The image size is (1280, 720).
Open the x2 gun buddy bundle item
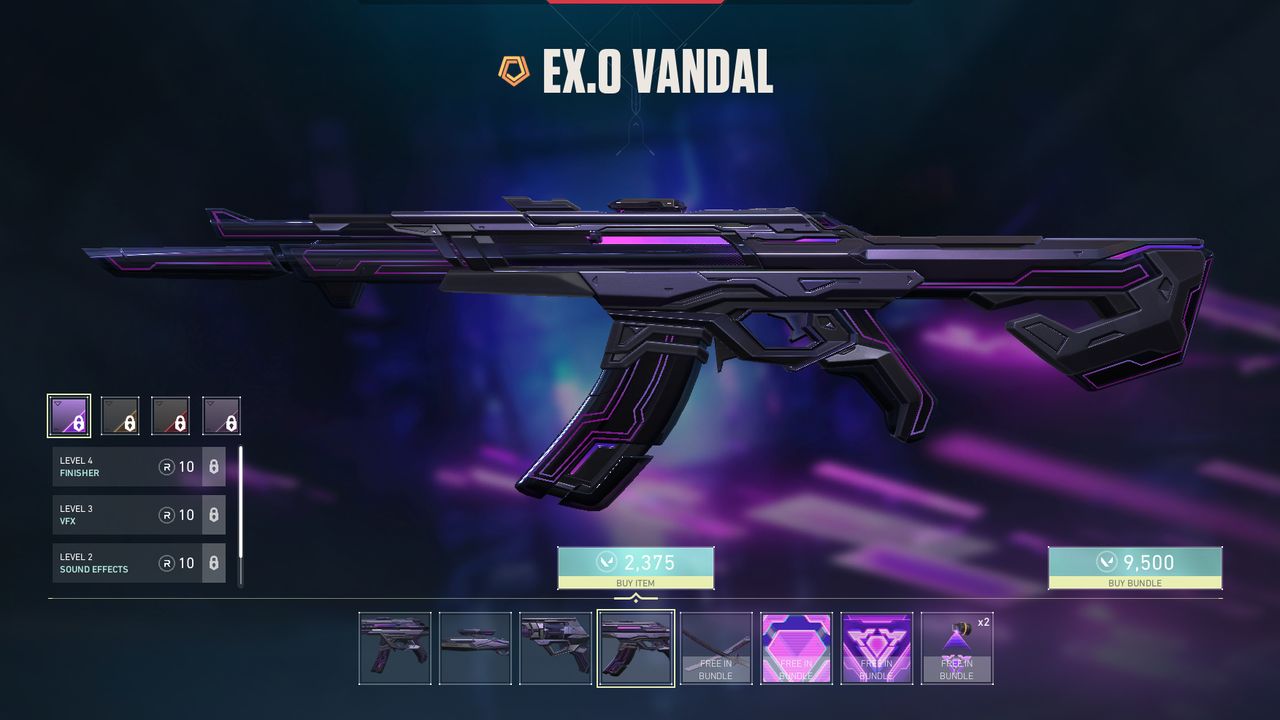[x=957, y=647]
